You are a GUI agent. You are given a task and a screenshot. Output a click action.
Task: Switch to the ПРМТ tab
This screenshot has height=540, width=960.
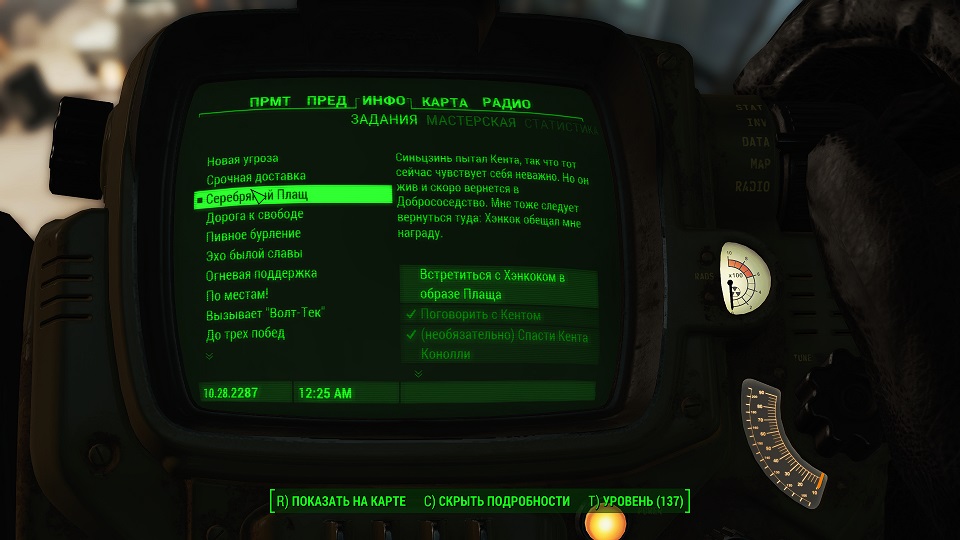(270, 102)
